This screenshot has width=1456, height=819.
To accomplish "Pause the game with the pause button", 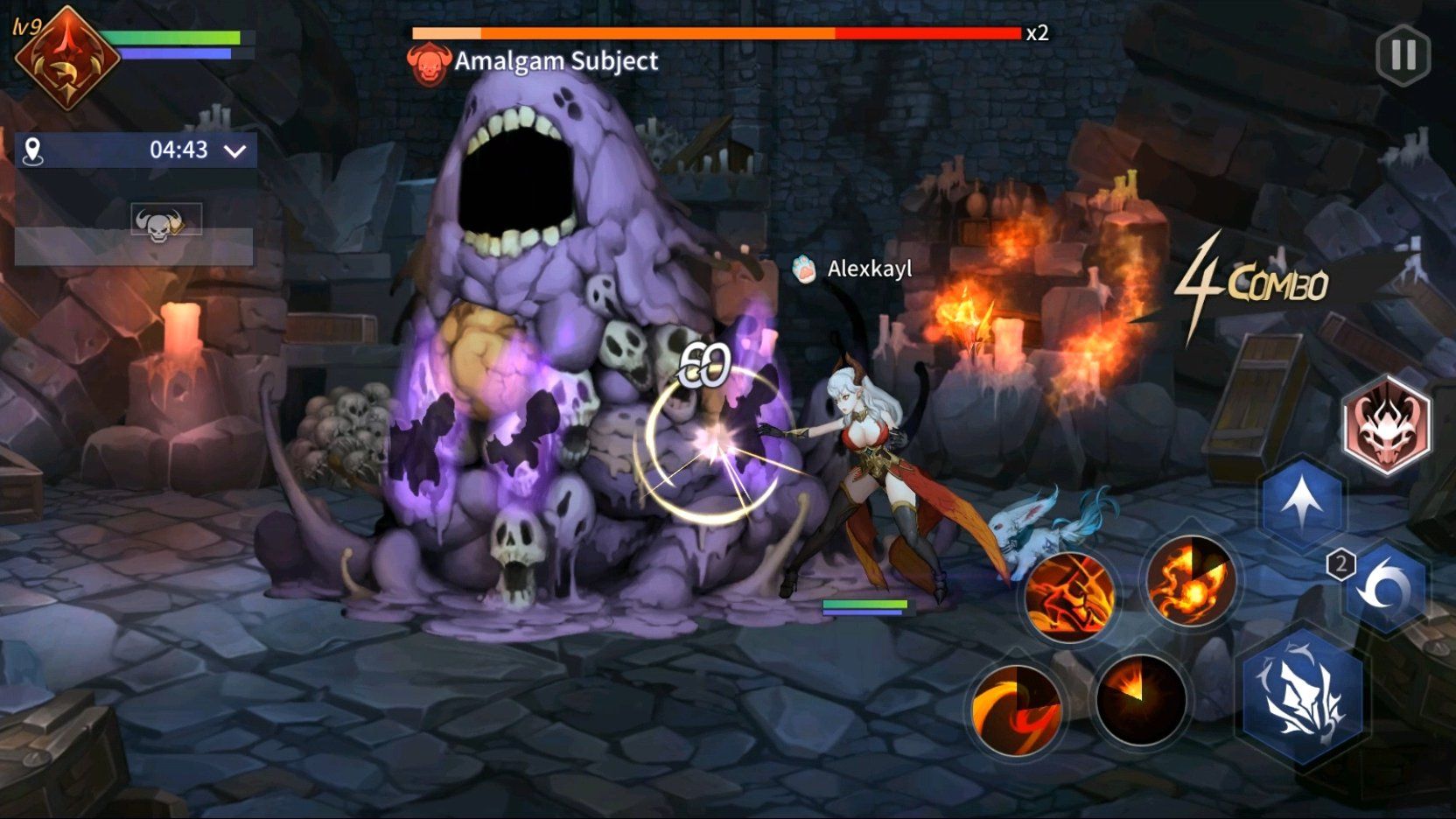I will [x=1403, y=55].
